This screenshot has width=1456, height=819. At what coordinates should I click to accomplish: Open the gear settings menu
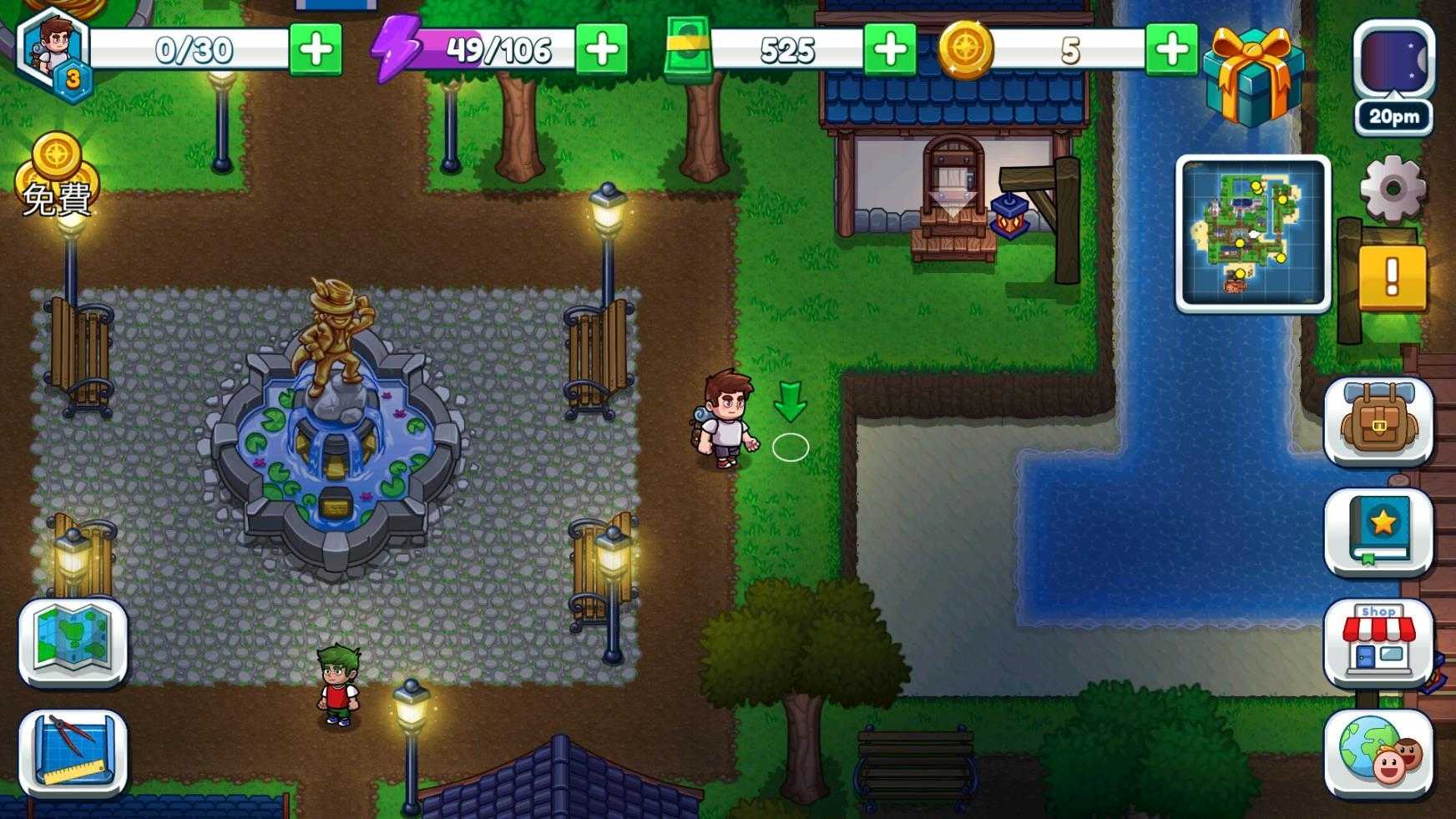tap(1392, 189)
